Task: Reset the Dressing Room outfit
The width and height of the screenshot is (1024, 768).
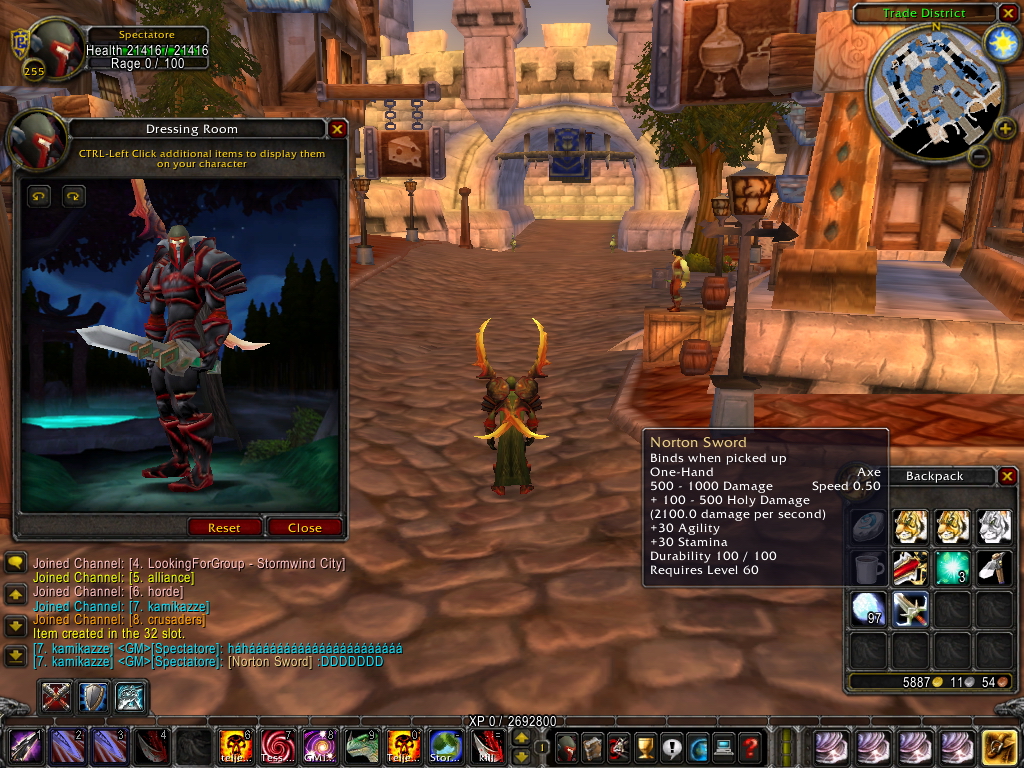Action: click(224, 527)
